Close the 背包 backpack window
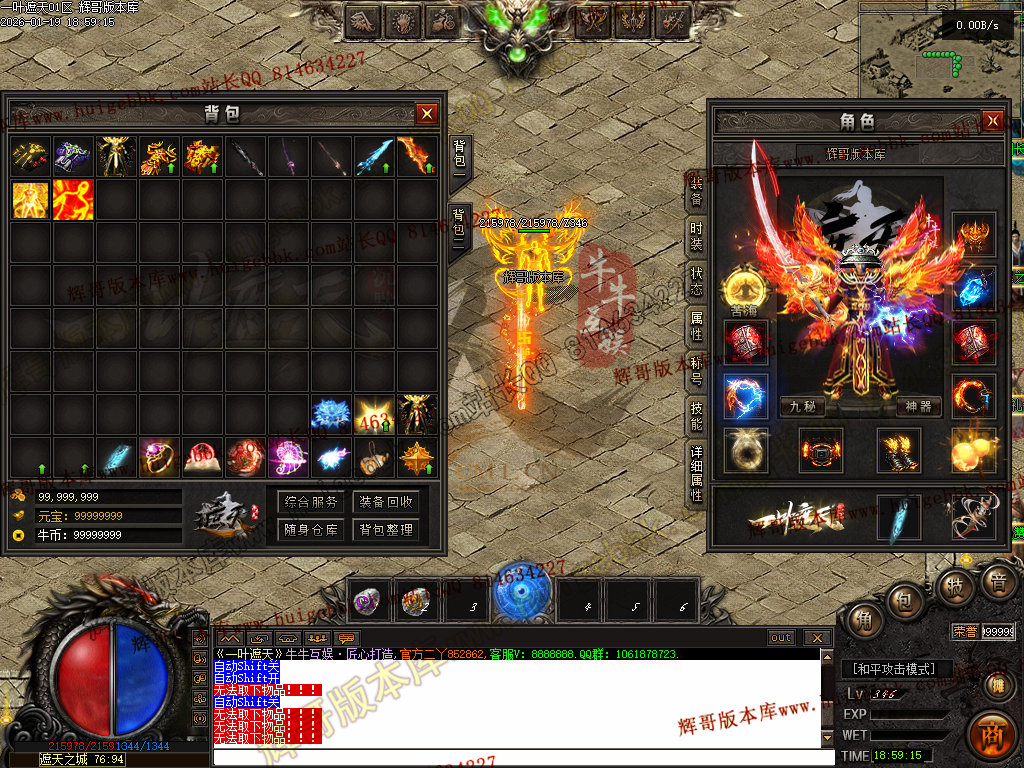 427,114
